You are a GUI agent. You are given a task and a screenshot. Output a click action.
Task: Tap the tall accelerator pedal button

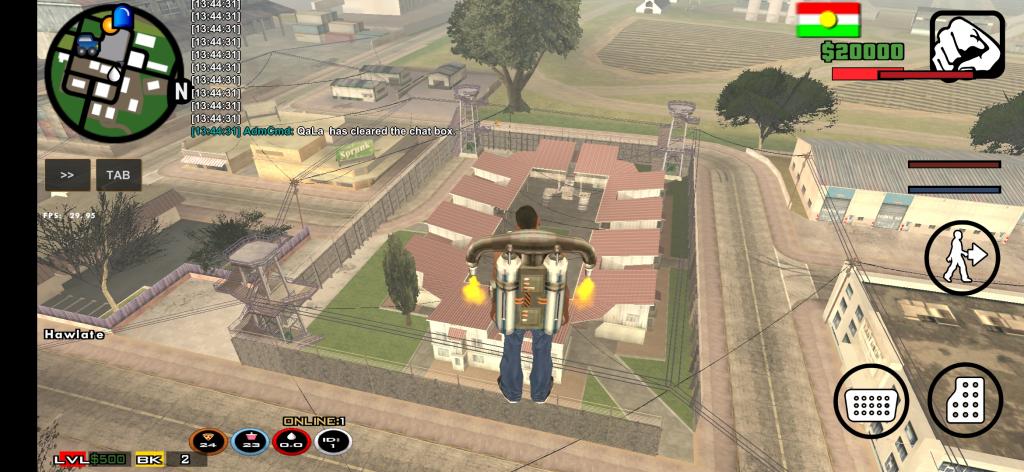click(965, 400)
